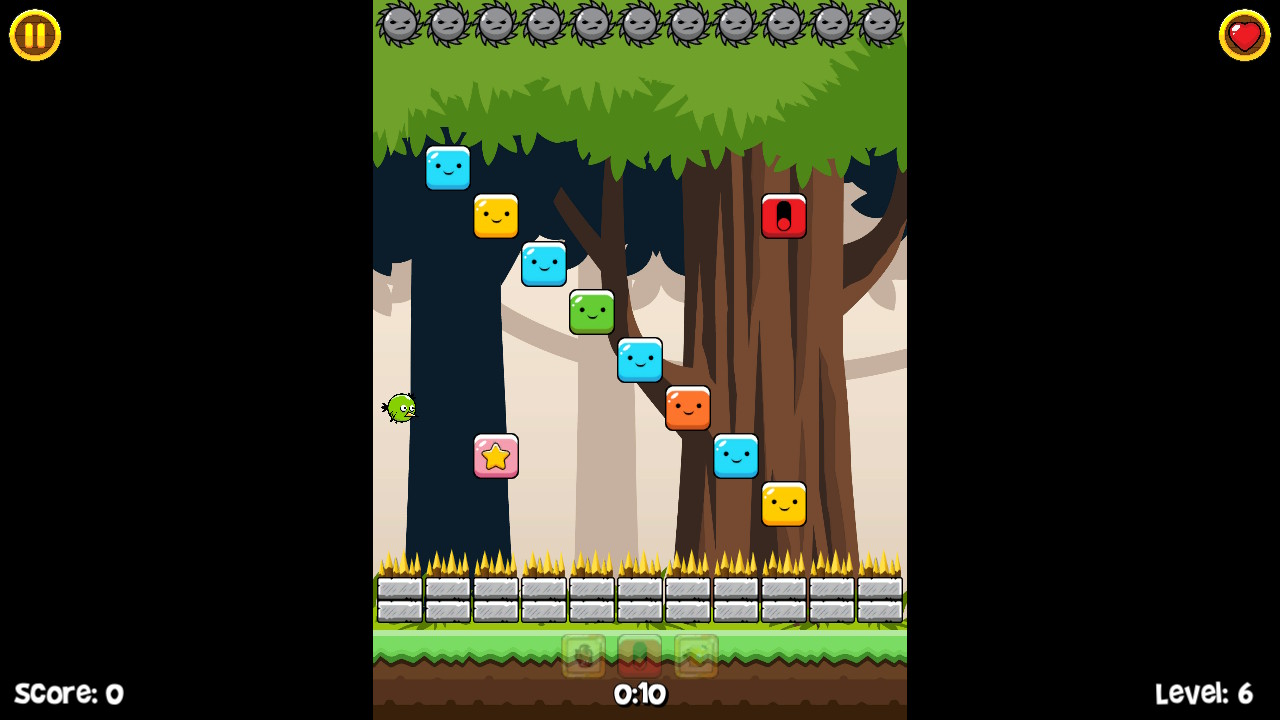The height and width of the screenshot is (720, 1280).
Task: Select the center saw blade at top
Action: [x=640, y=22]
